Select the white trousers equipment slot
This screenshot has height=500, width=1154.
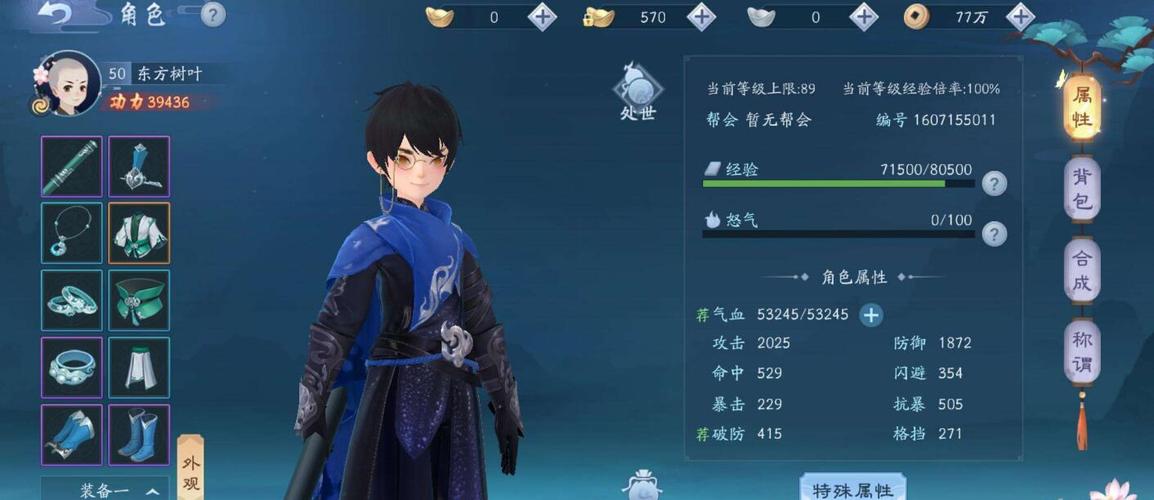pos(139,367)
